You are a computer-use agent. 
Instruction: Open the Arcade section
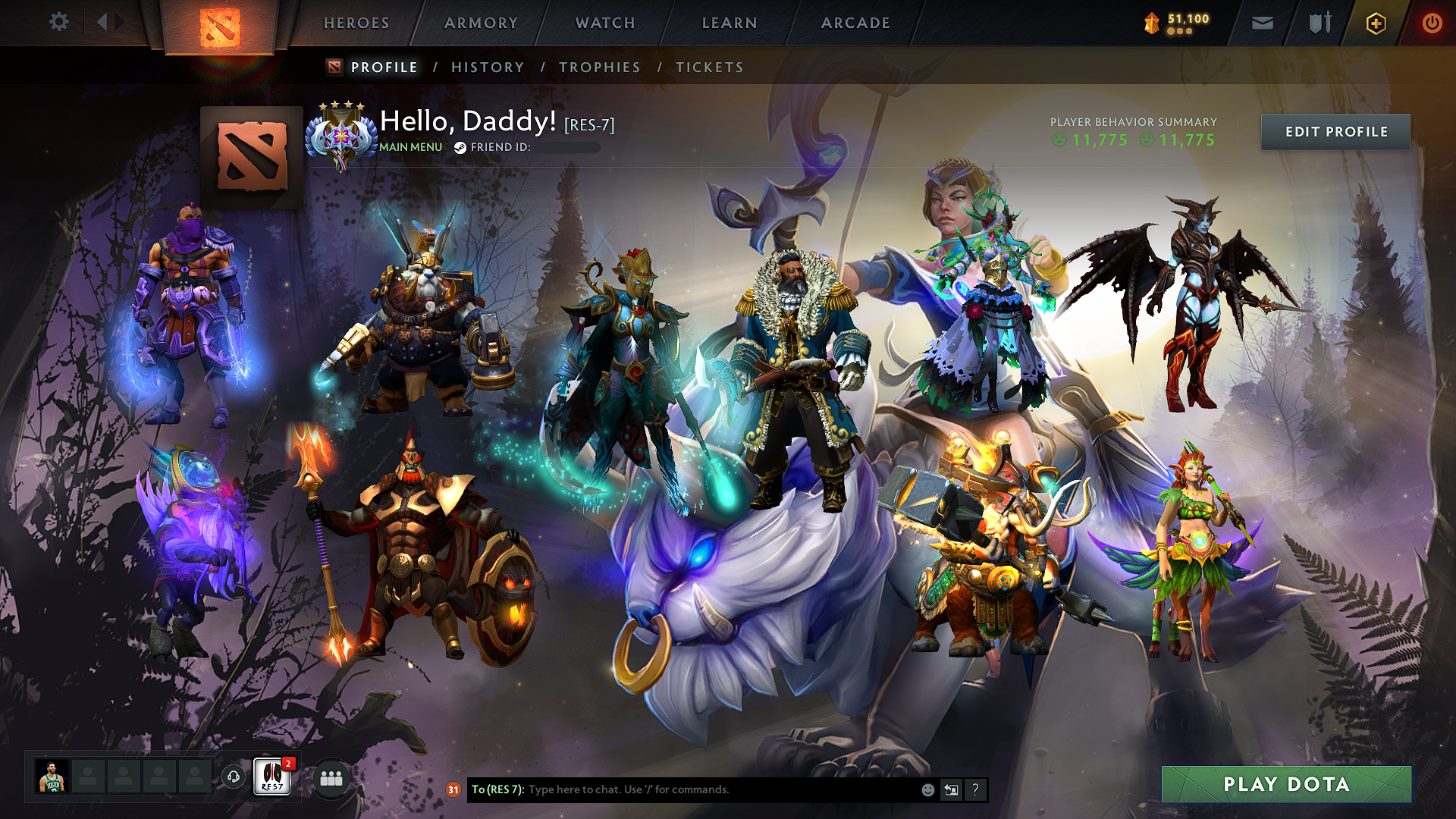tap(855, 23)
